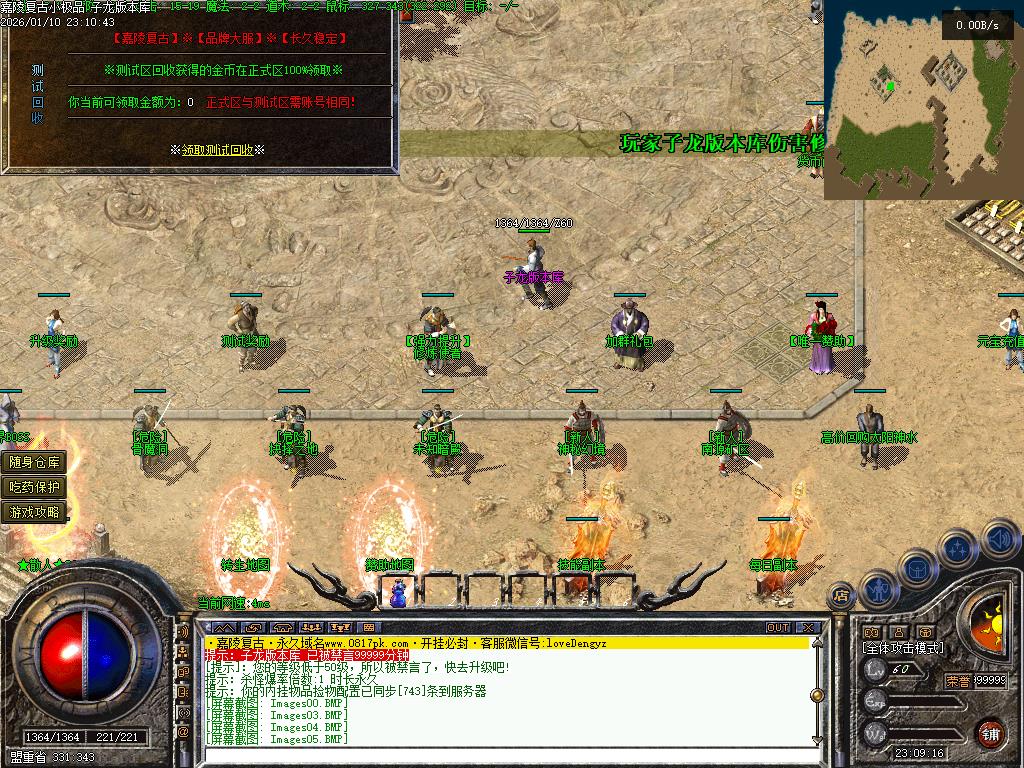Click the 荣誉 honor label
The height and width of the screenshot is (768, 1024).
pyautogui.click(x=957, y=680)
